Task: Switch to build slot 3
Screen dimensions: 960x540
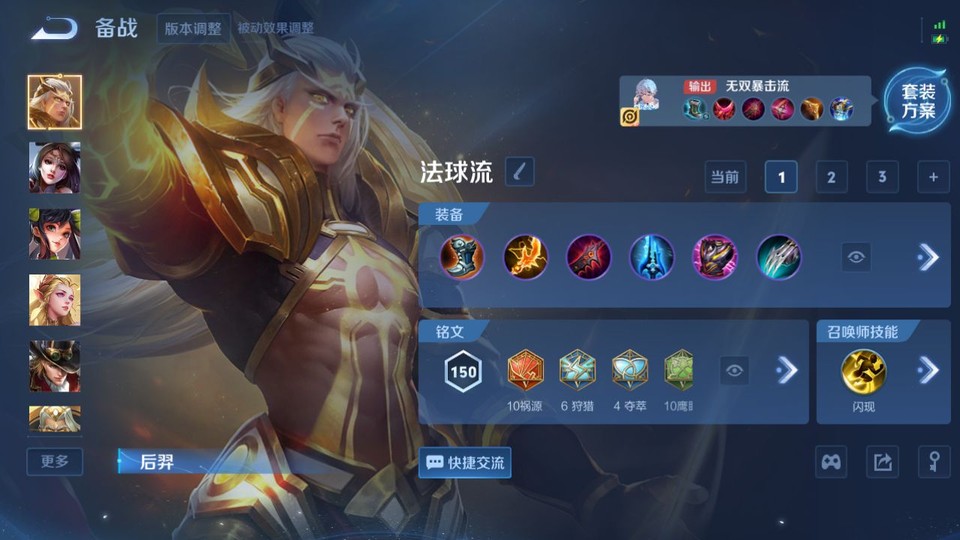Action: coord(881,177)
